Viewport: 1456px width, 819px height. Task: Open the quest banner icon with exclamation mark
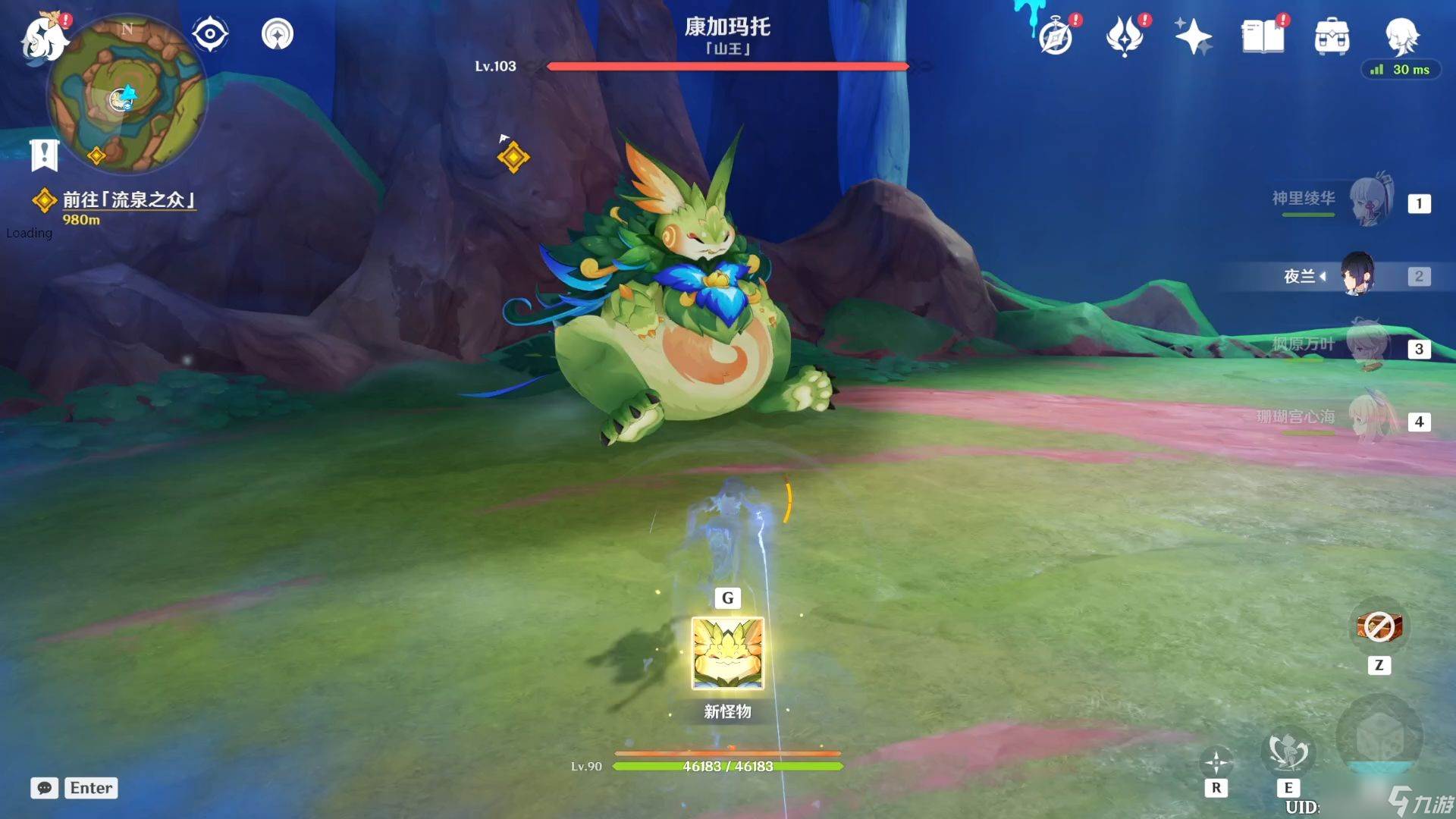[44, 155]
